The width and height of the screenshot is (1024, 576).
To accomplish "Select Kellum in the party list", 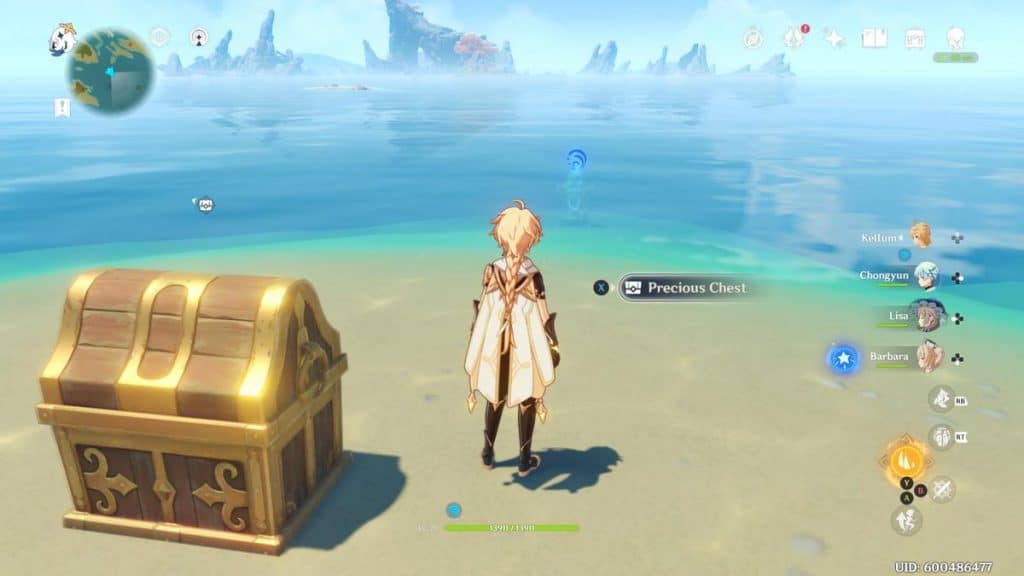I will click(x=919, y=235).
